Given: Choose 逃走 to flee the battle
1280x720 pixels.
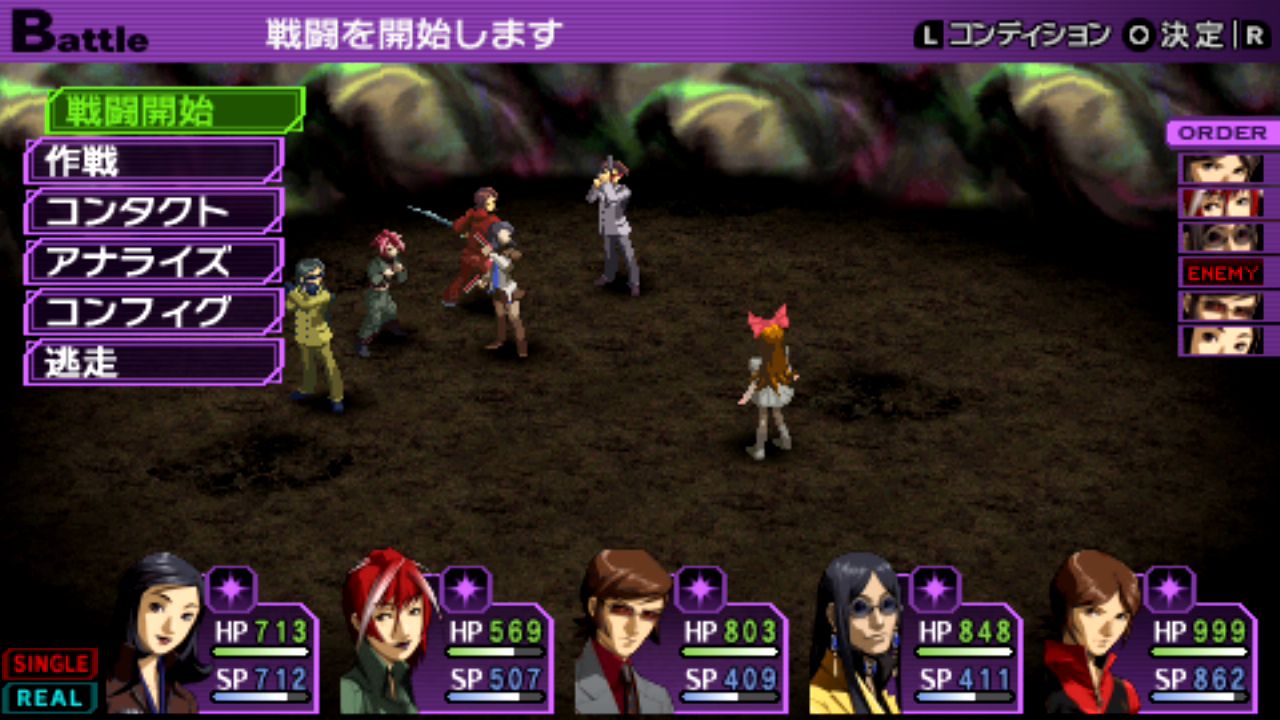Looking at the screenshot, I should pos(154,362).
